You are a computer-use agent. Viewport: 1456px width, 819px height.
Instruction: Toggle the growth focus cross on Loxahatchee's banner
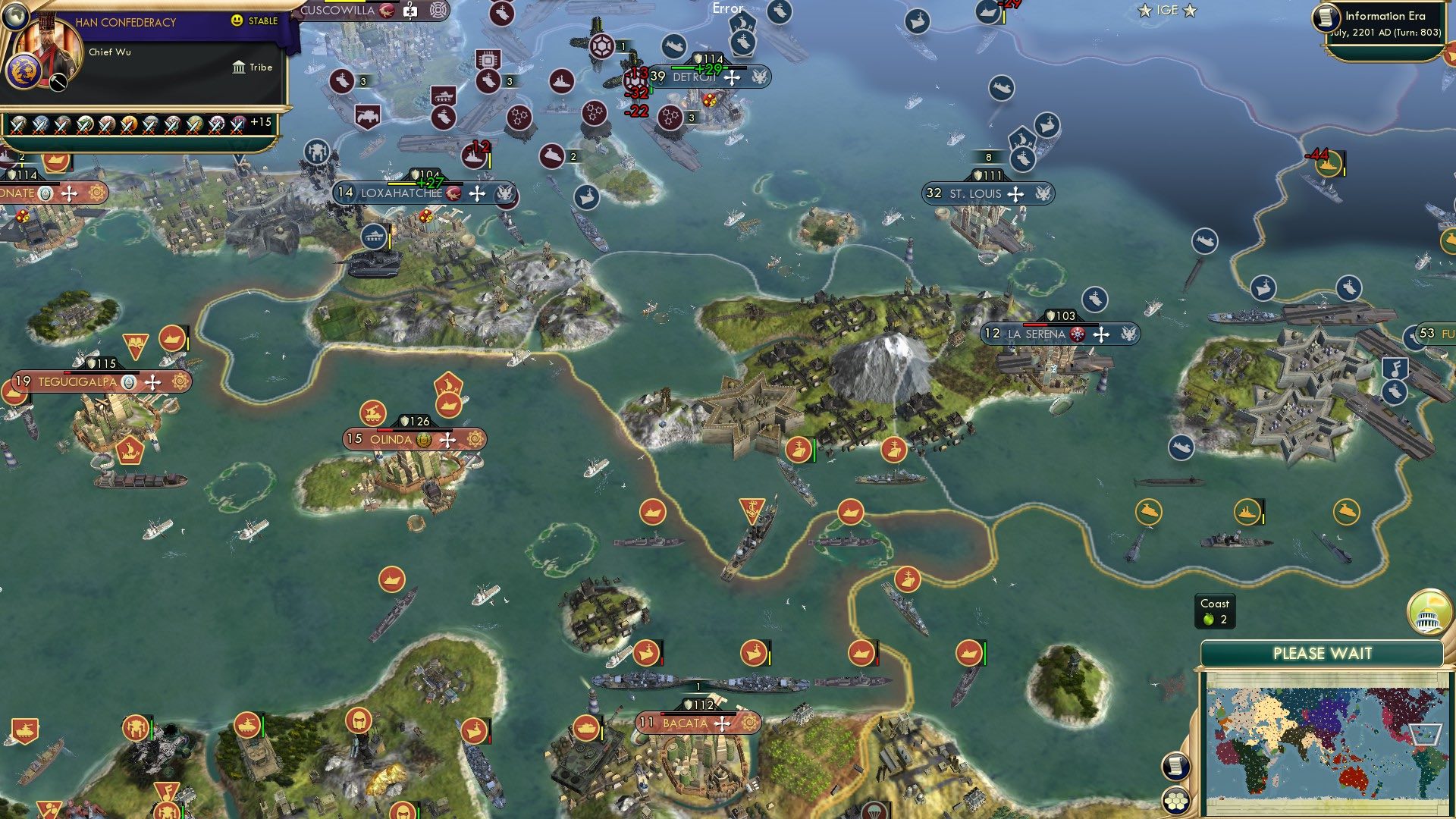click(476, 193)
